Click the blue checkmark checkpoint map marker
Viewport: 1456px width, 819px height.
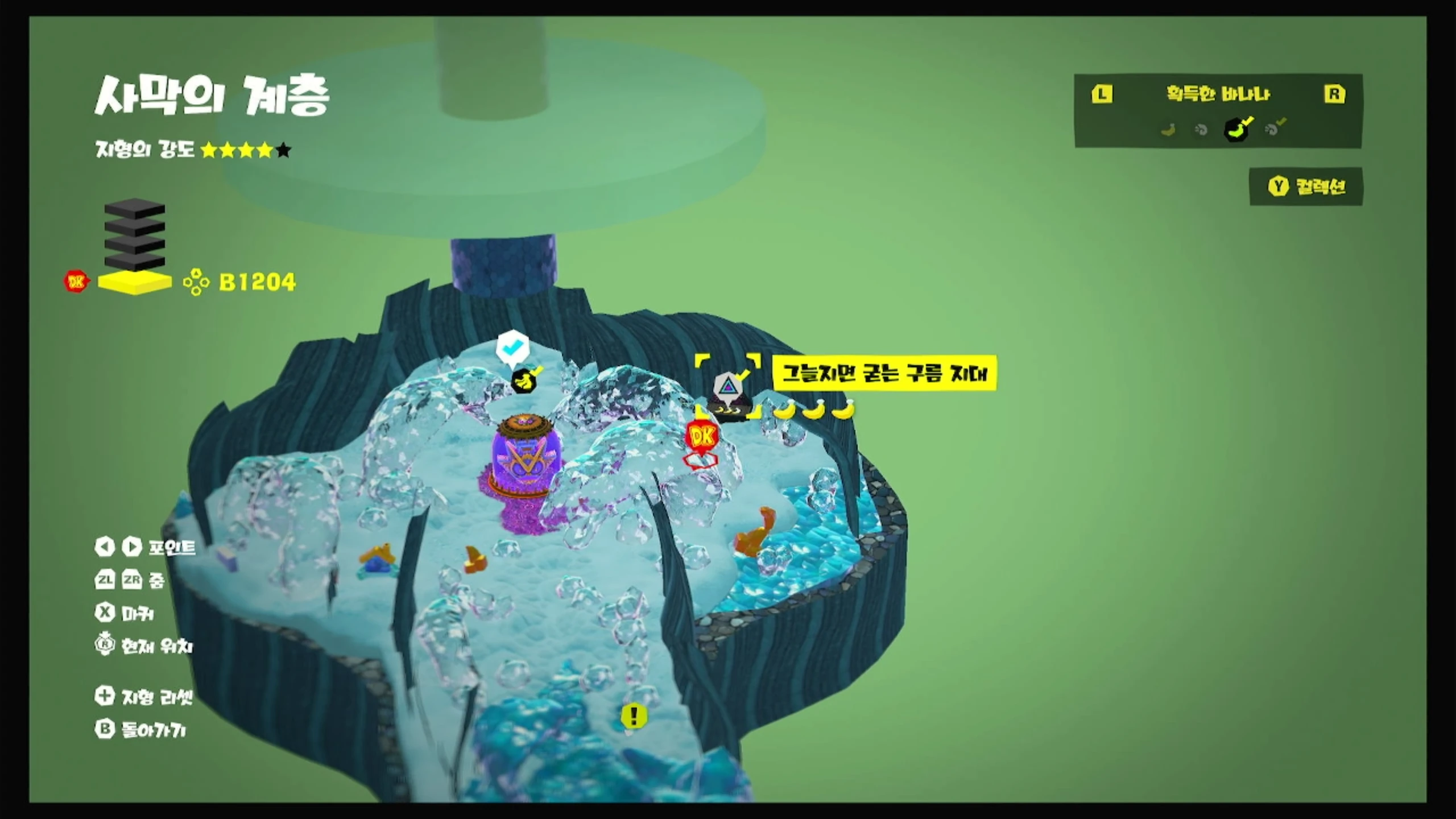(512, 346)
